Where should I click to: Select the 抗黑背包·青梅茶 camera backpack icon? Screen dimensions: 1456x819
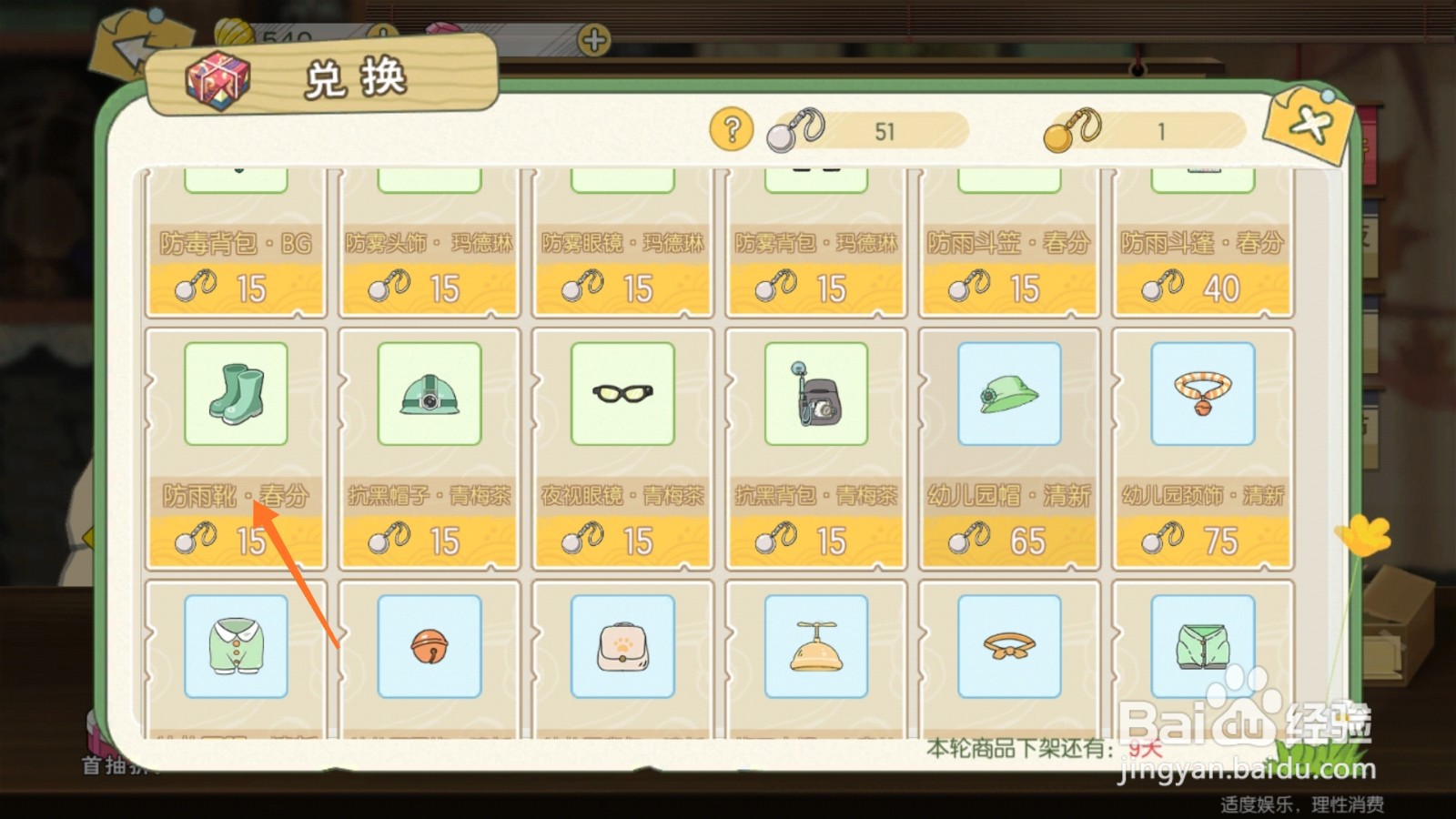[x=815, y=395]
